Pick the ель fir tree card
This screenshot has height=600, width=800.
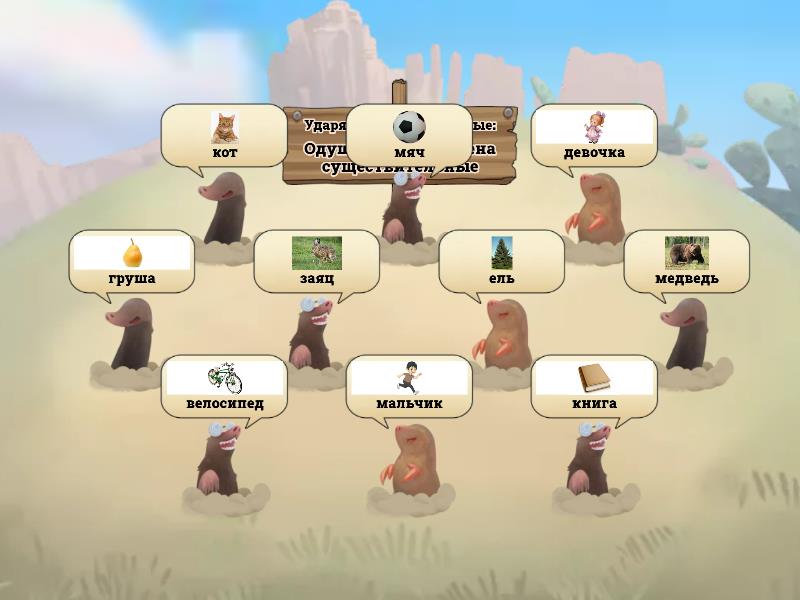pyautogui.click(x=501, y=261)
